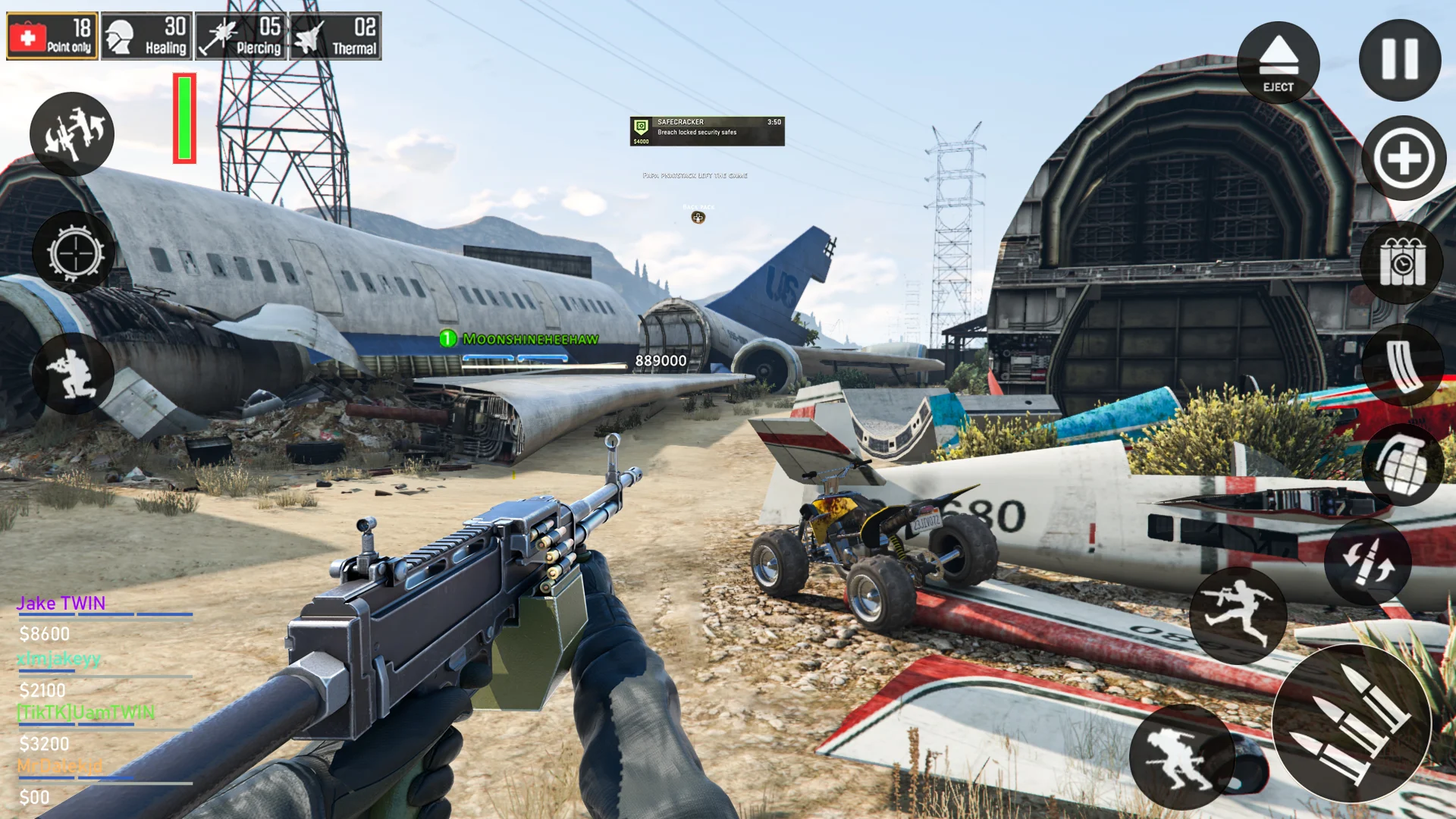The width and height of the screenshot is (1456, 819).
Task: Activate the sprinting soldier button
Action: pos(1238,613)
